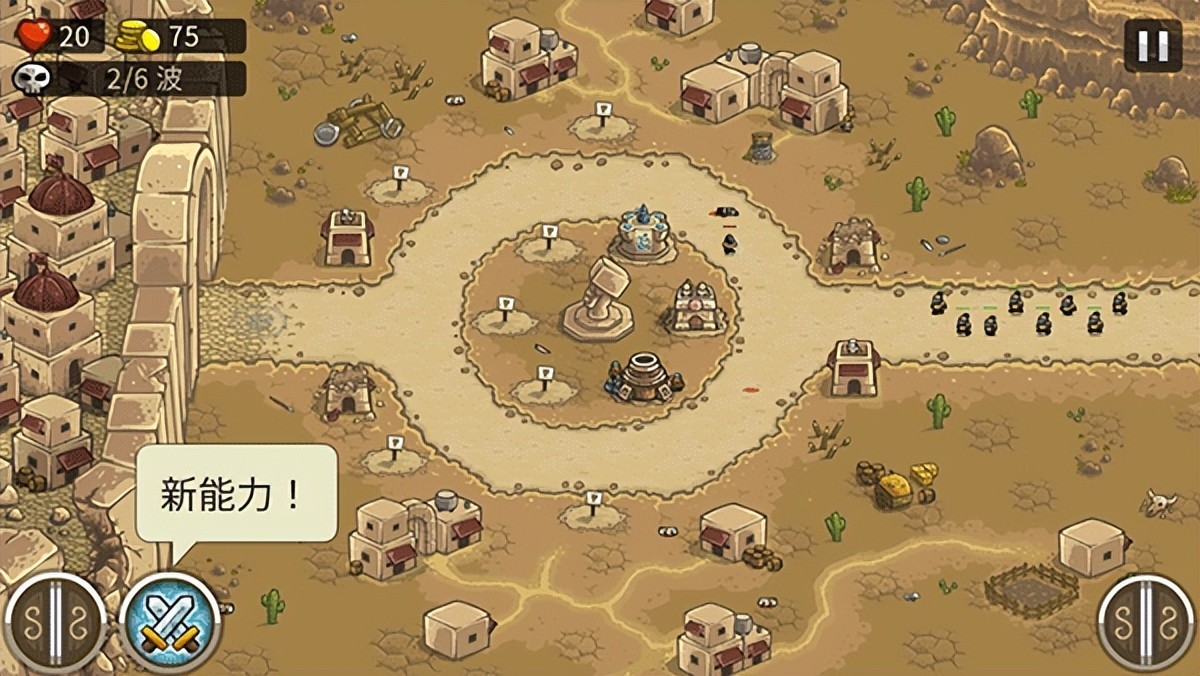Pause the game with the pause button

(x=1152, y=46)
